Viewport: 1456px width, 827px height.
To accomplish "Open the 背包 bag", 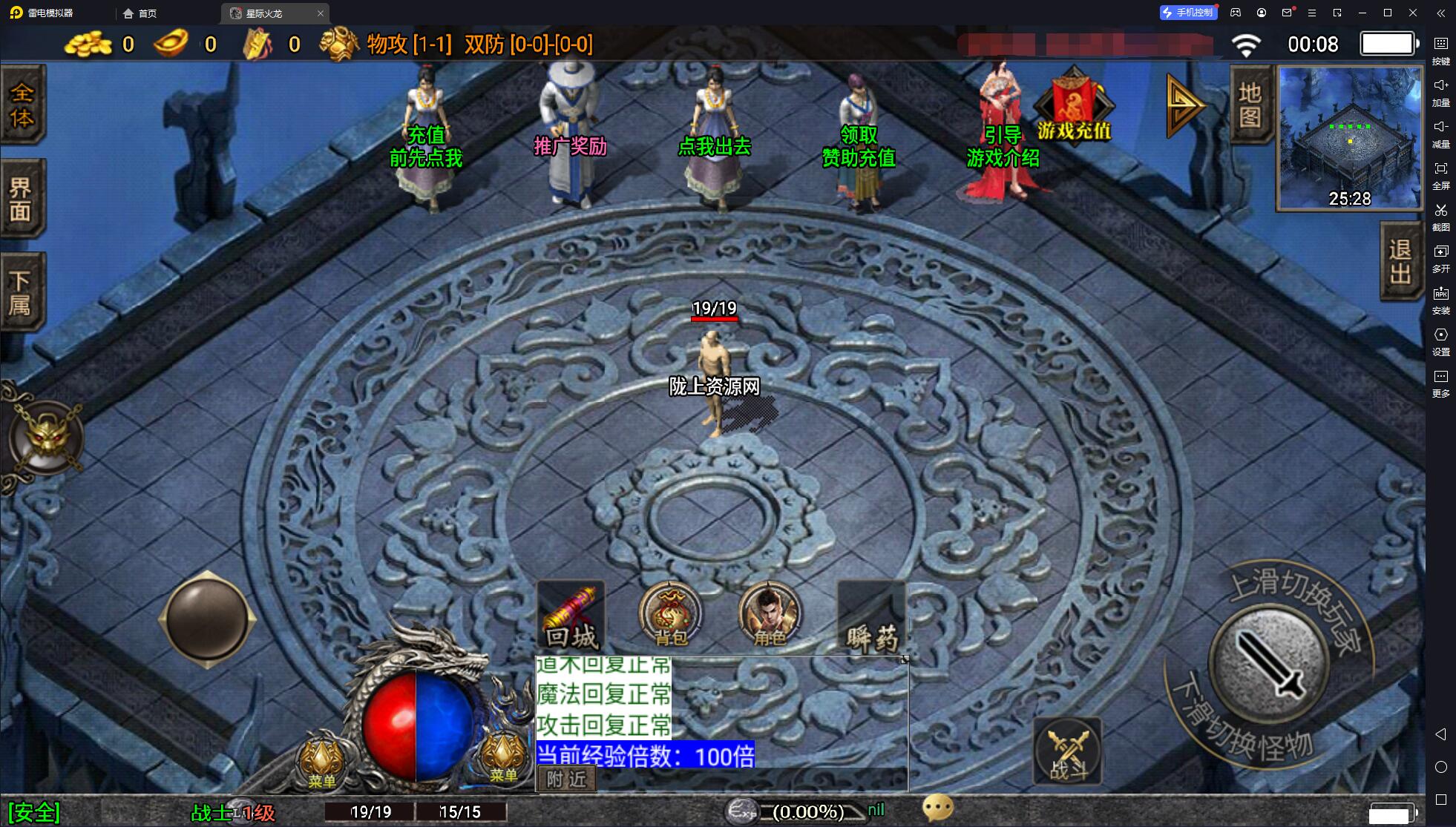I will 670,614.
